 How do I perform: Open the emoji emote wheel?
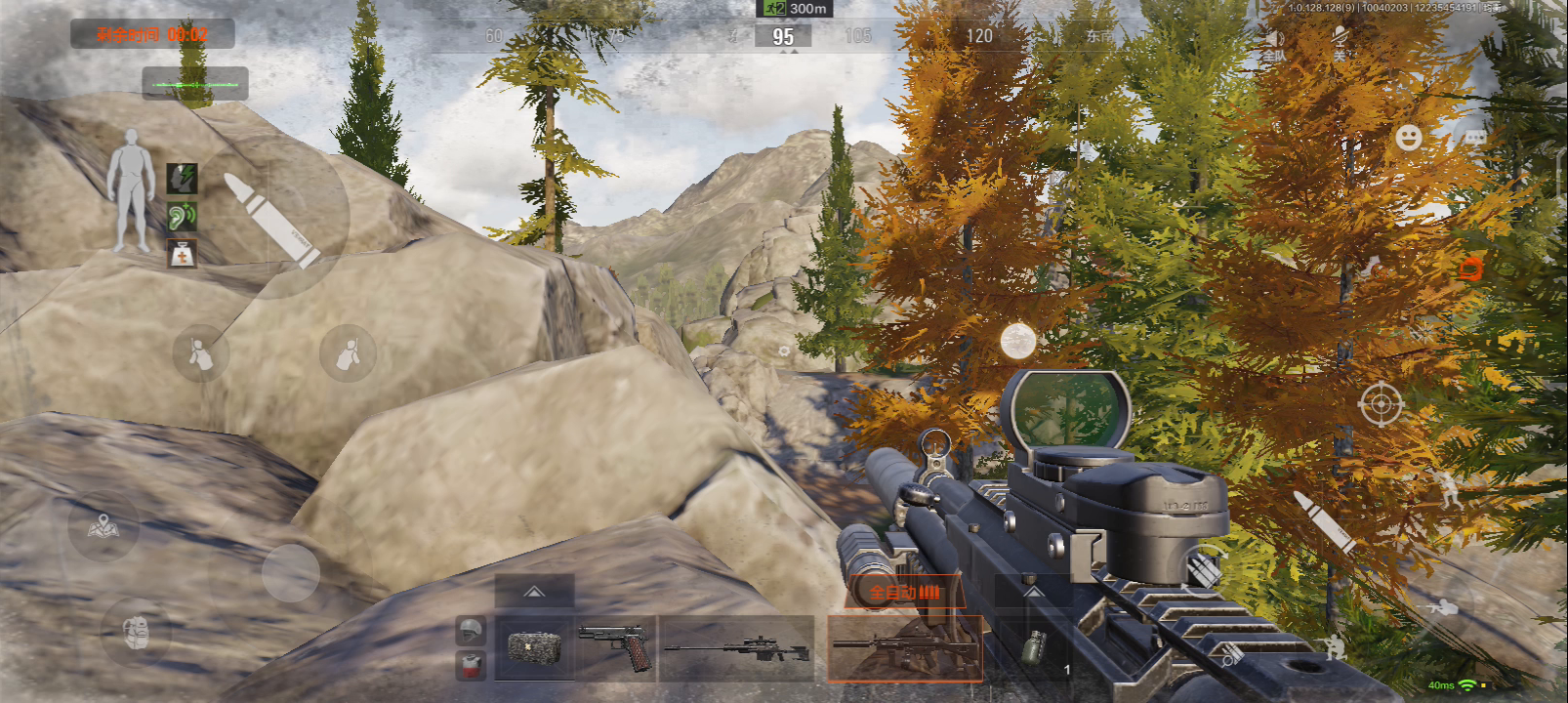click(1408, 138)
